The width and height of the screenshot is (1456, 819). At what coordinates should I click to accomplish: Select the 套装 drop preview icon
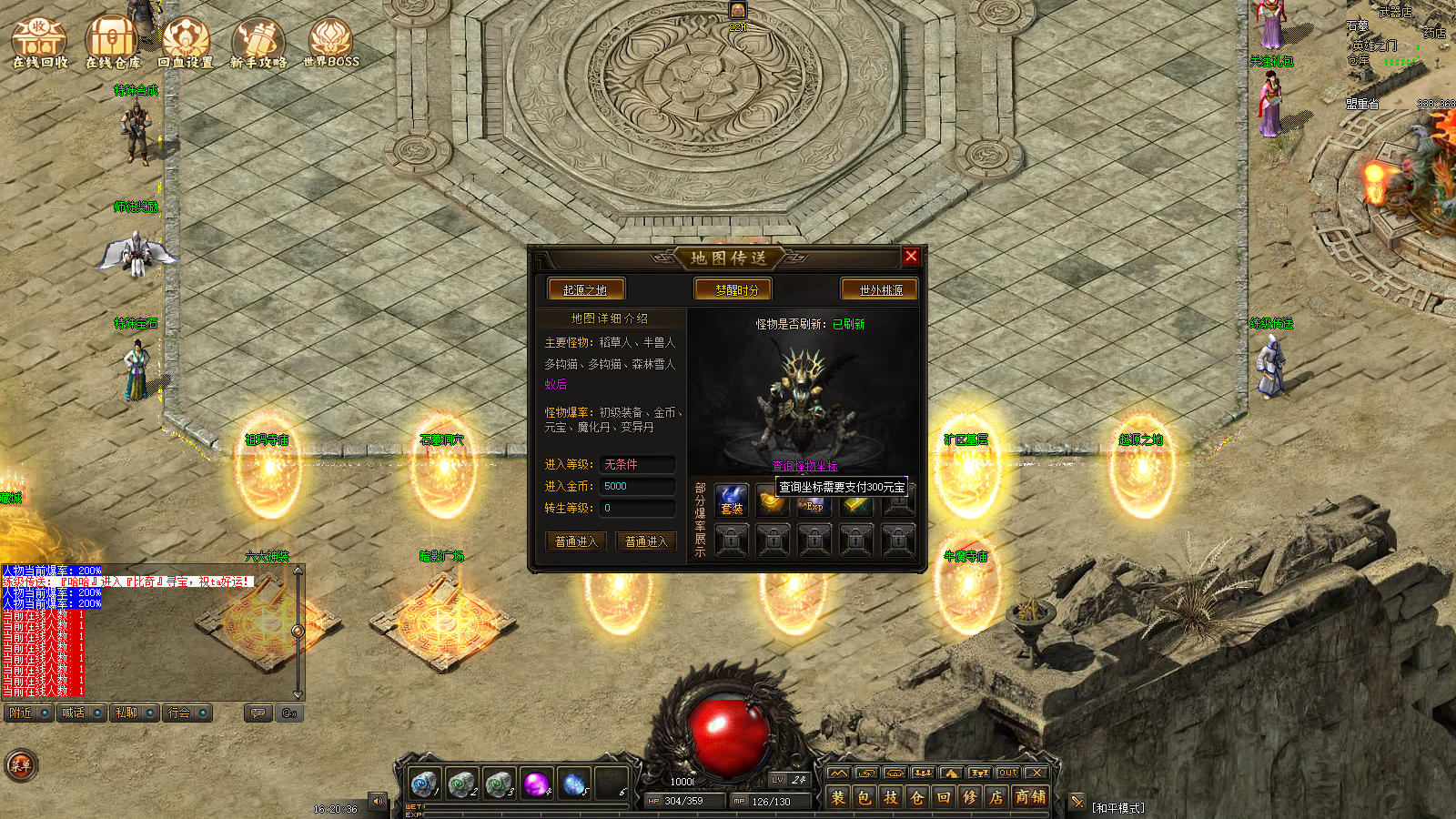pyautogui.click(x=732, y=500)
